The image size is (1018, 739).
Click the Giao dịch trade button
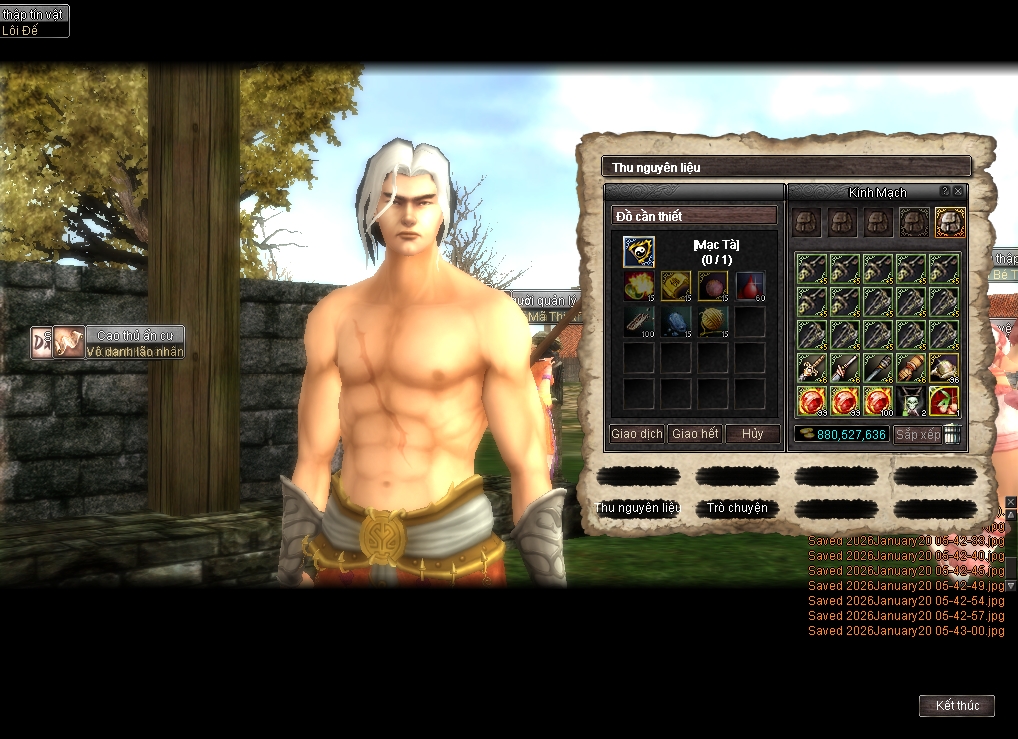(637, 434)
